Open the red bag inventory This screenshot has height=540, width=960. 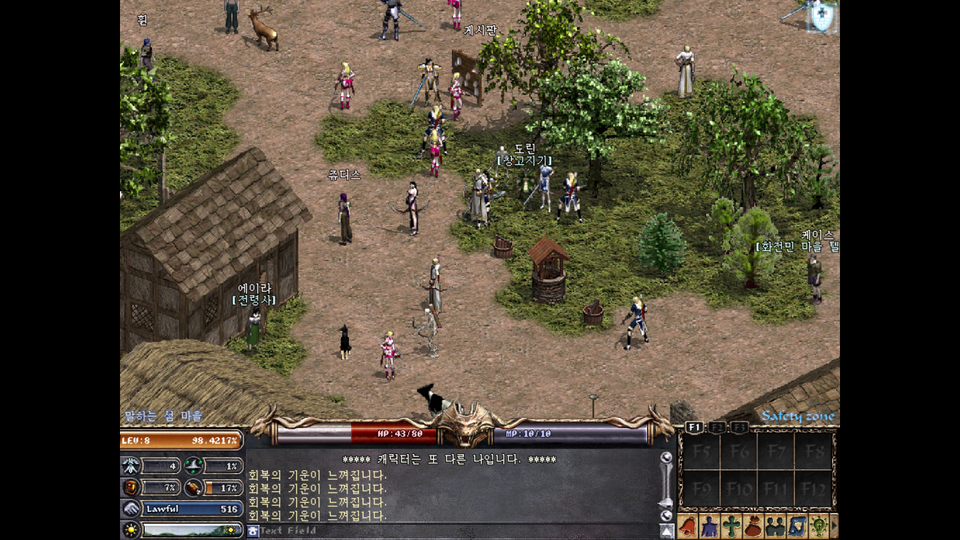pyautogui.click(x=753, y=526)
